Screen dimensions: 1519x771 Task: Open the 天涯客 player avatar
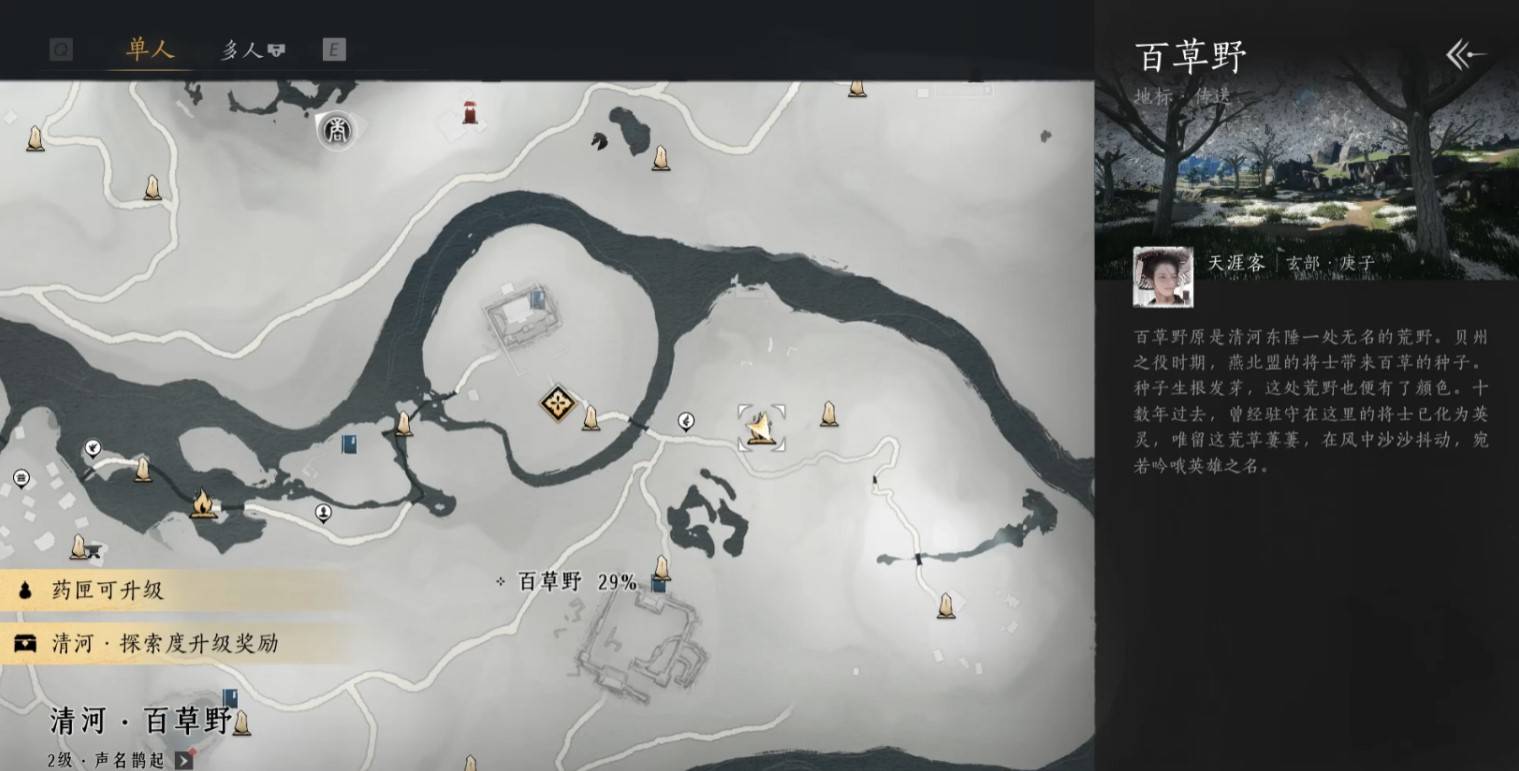click(1162, 277)
